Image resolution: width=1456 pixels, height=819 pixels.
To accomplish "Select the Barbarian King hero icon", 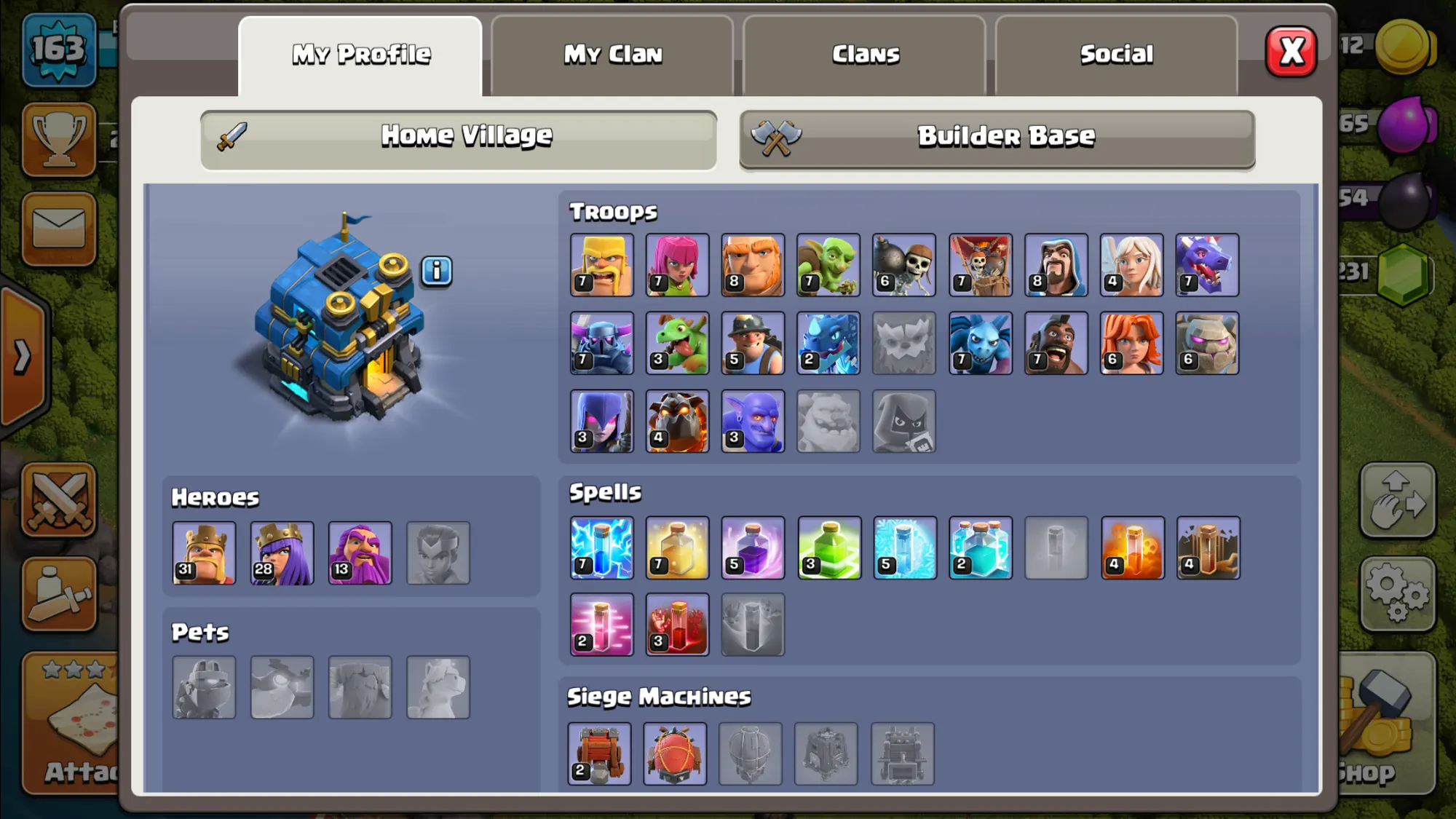I will click(205, 553).
